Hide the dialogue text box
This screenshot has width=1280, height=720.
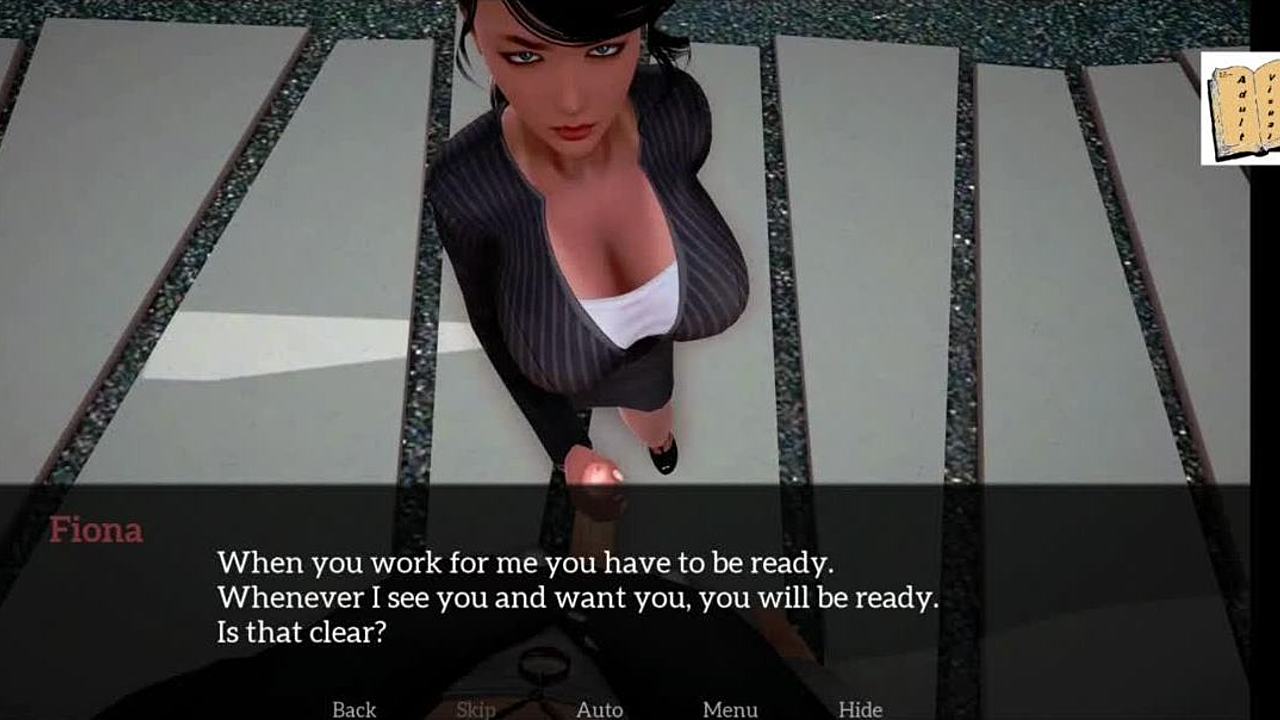pyautogui.click(x=860, y=709)
